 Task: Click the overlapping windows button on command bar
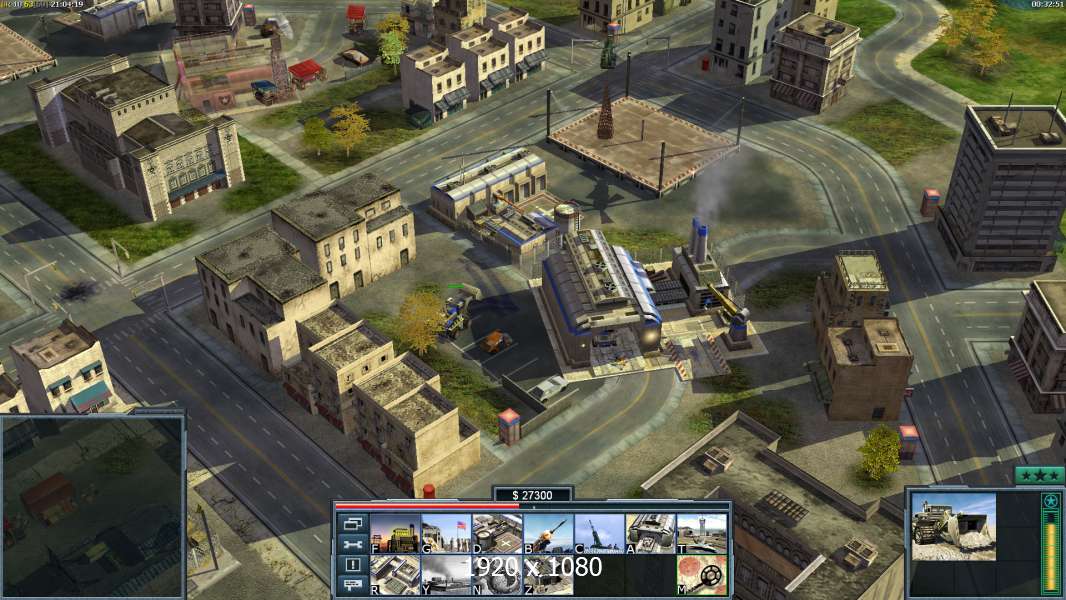click(x=351, y=523)
